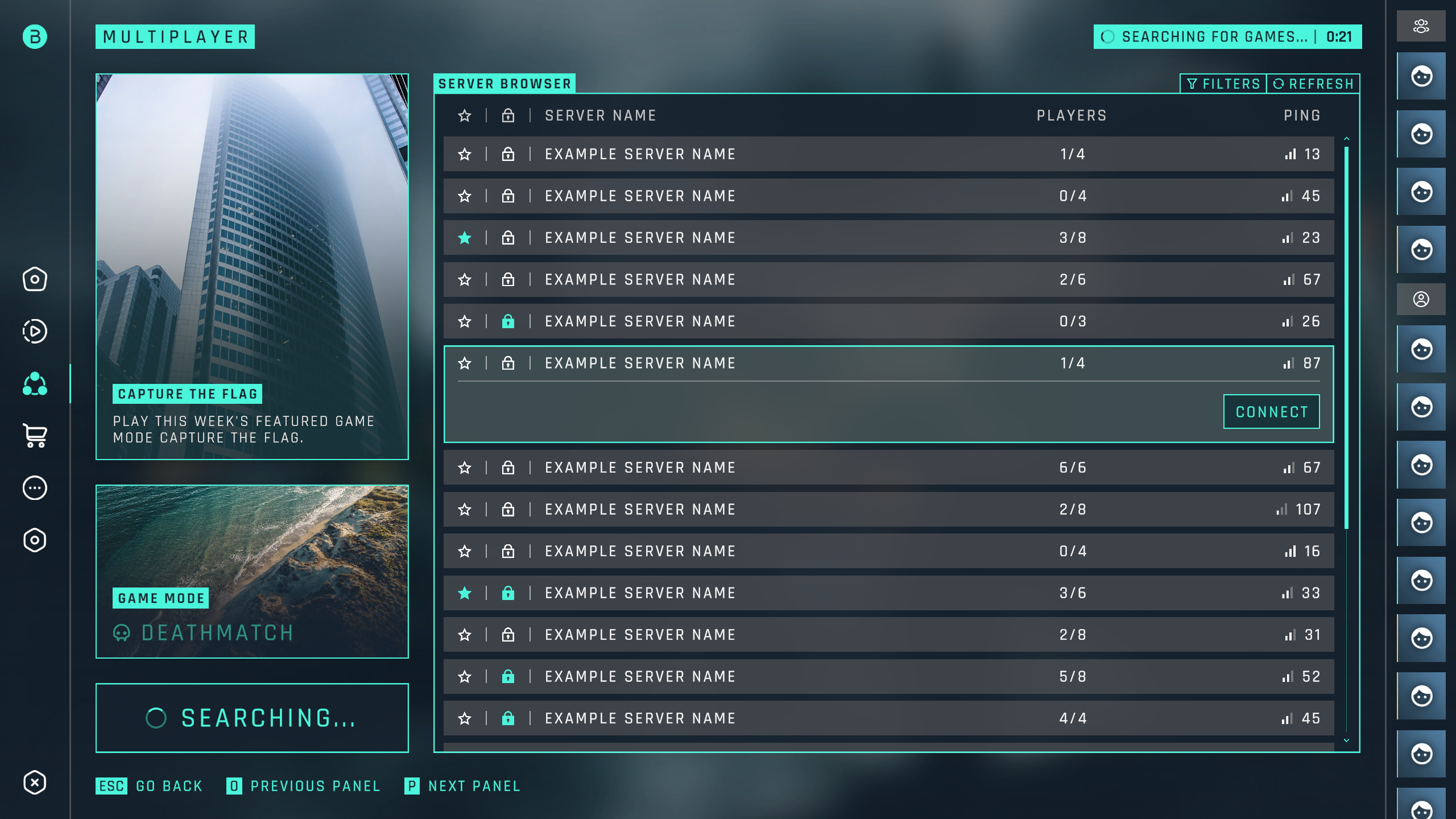
Task: Click the Searching matchmaking button
Action: 252,718
